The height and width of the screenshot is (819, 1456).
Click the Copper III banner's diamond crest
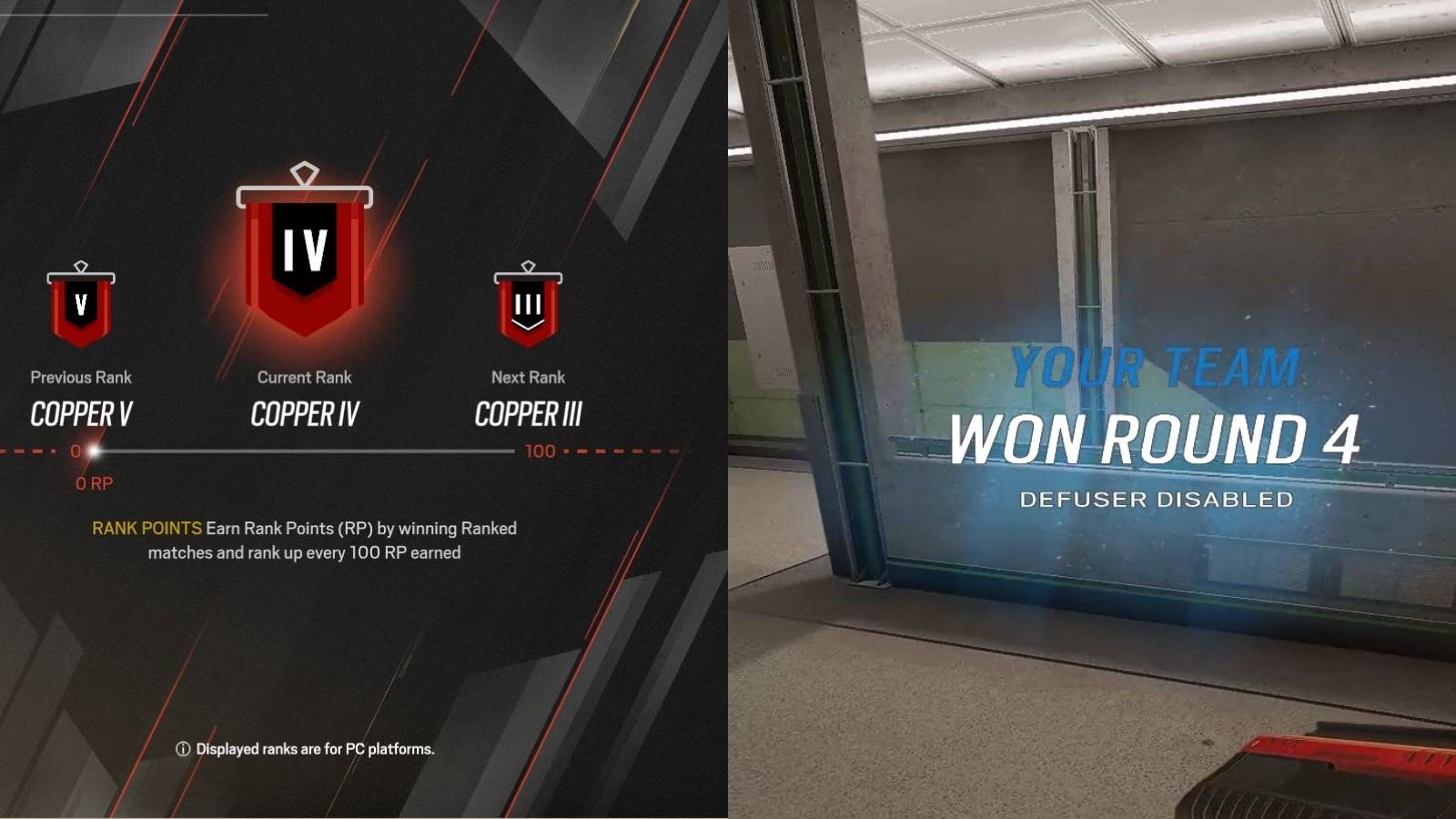click(529, 265)
